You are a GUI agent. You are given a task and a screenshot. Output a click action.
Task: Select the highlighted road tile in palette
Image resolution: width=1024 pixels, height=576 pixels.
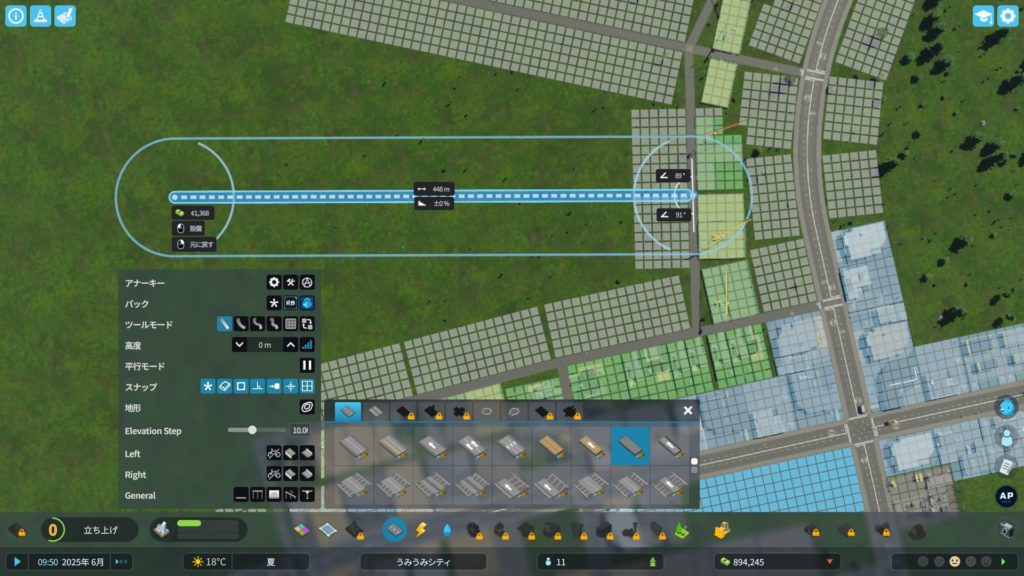pos(630,446)
